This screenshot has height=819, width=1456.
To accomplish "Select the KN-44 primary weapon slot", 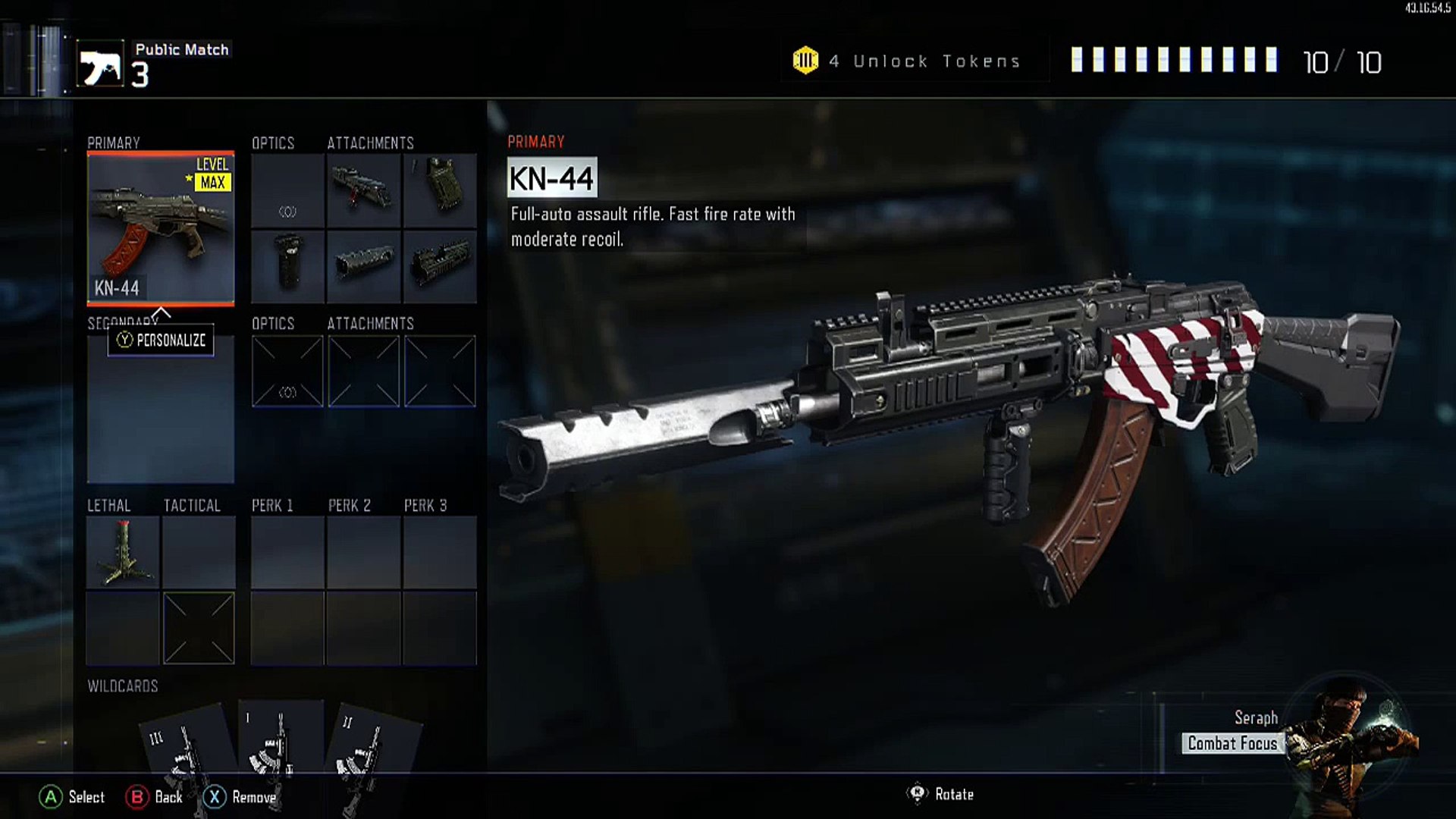I will pos(161,227).
